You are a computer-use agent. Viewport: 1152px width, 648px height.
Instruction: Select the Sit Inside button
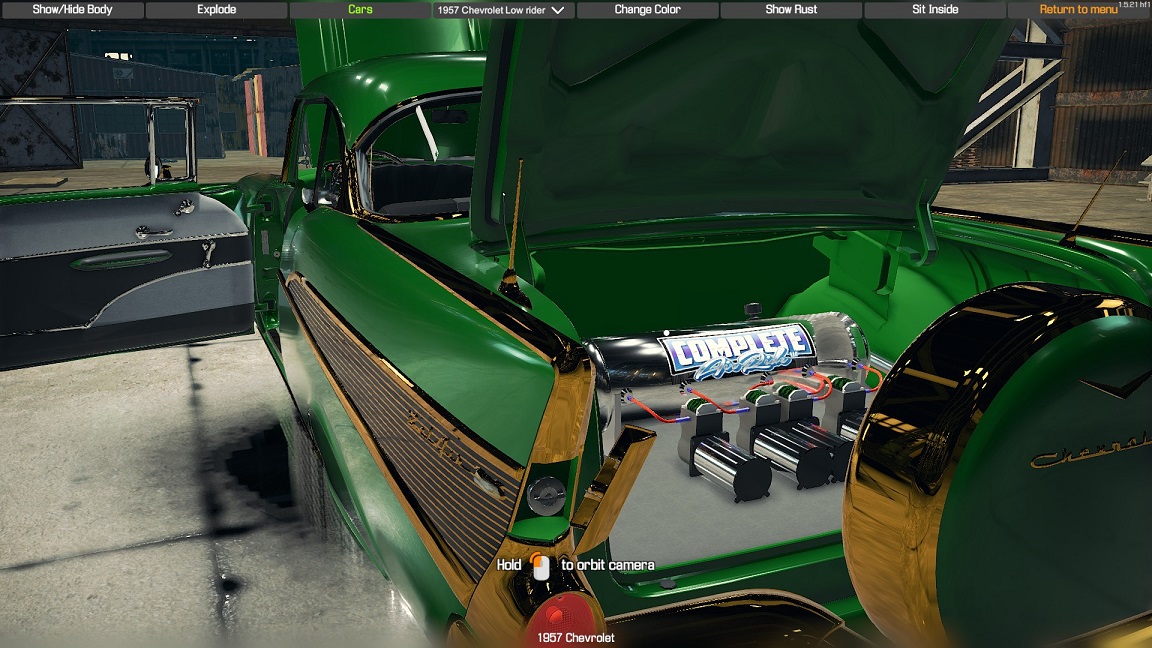point(935,10)
